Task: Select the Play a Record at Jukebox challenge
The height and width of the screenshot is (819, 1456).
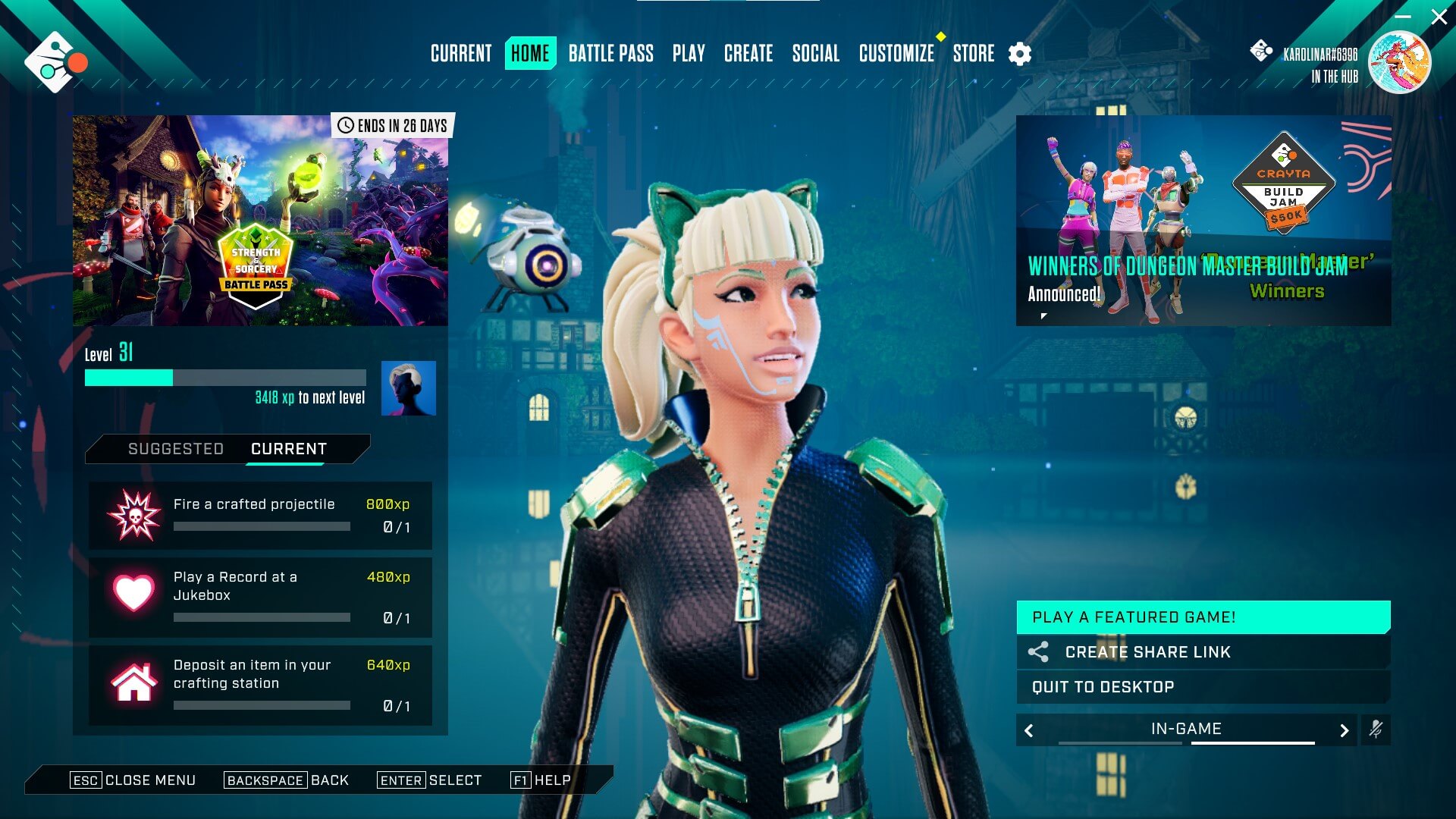Action: pos(260,598)
